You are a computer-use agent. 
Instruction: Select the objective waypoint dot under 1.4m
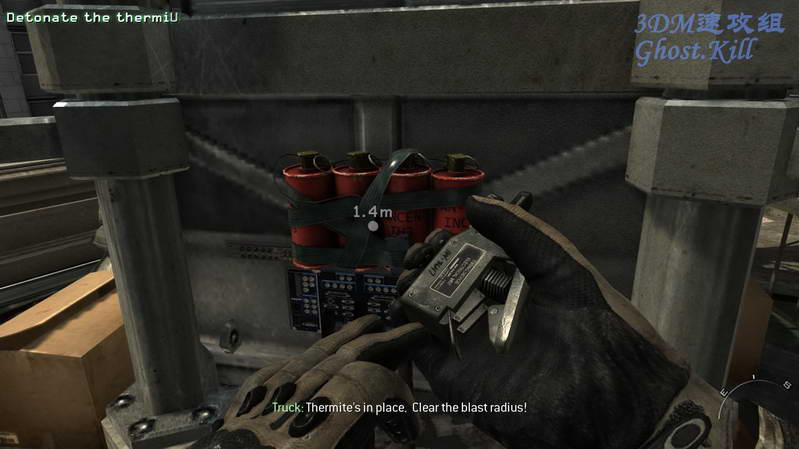click(373, 227)
